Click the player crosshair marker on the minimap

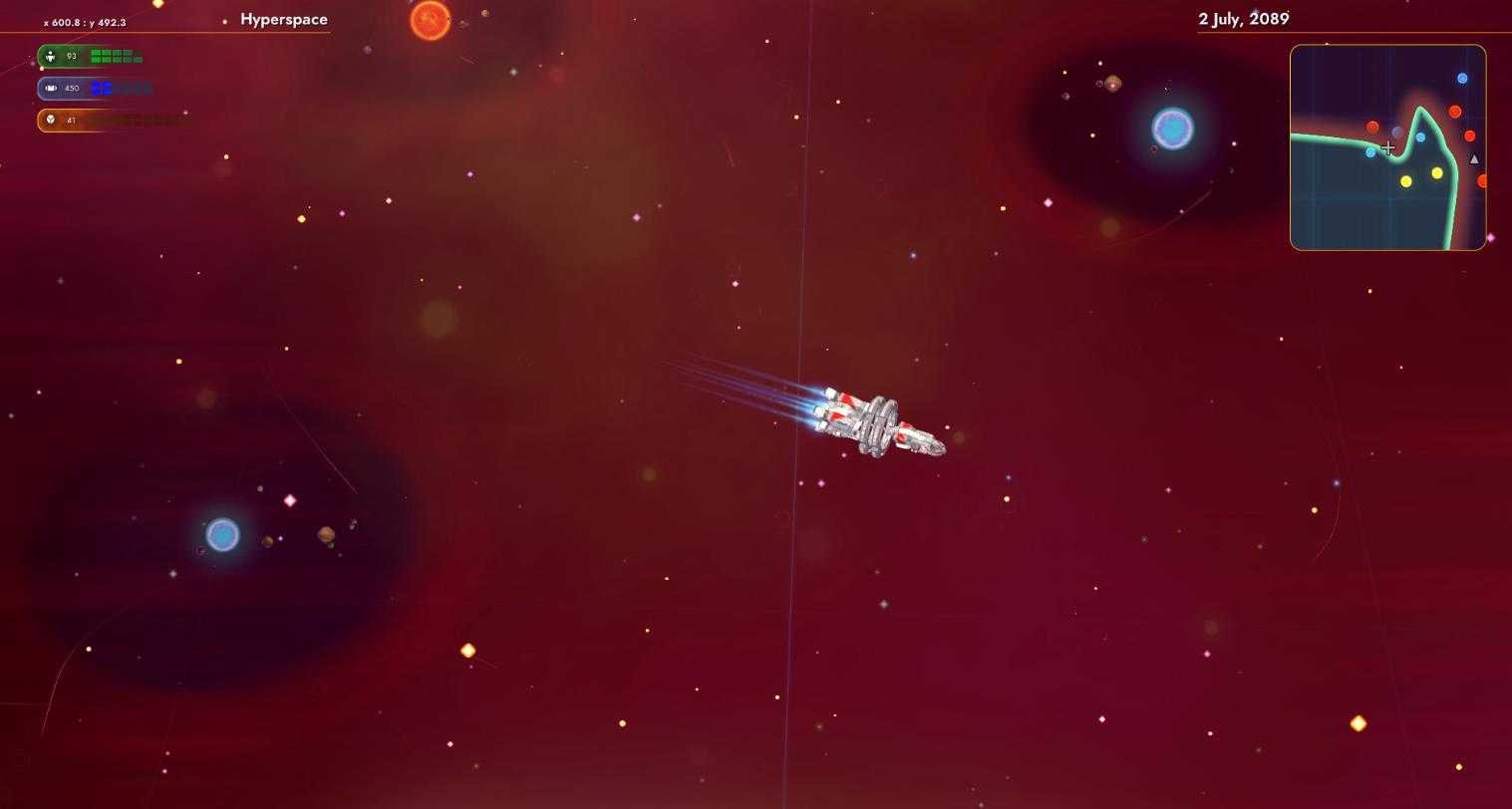tap(1388, 146)
